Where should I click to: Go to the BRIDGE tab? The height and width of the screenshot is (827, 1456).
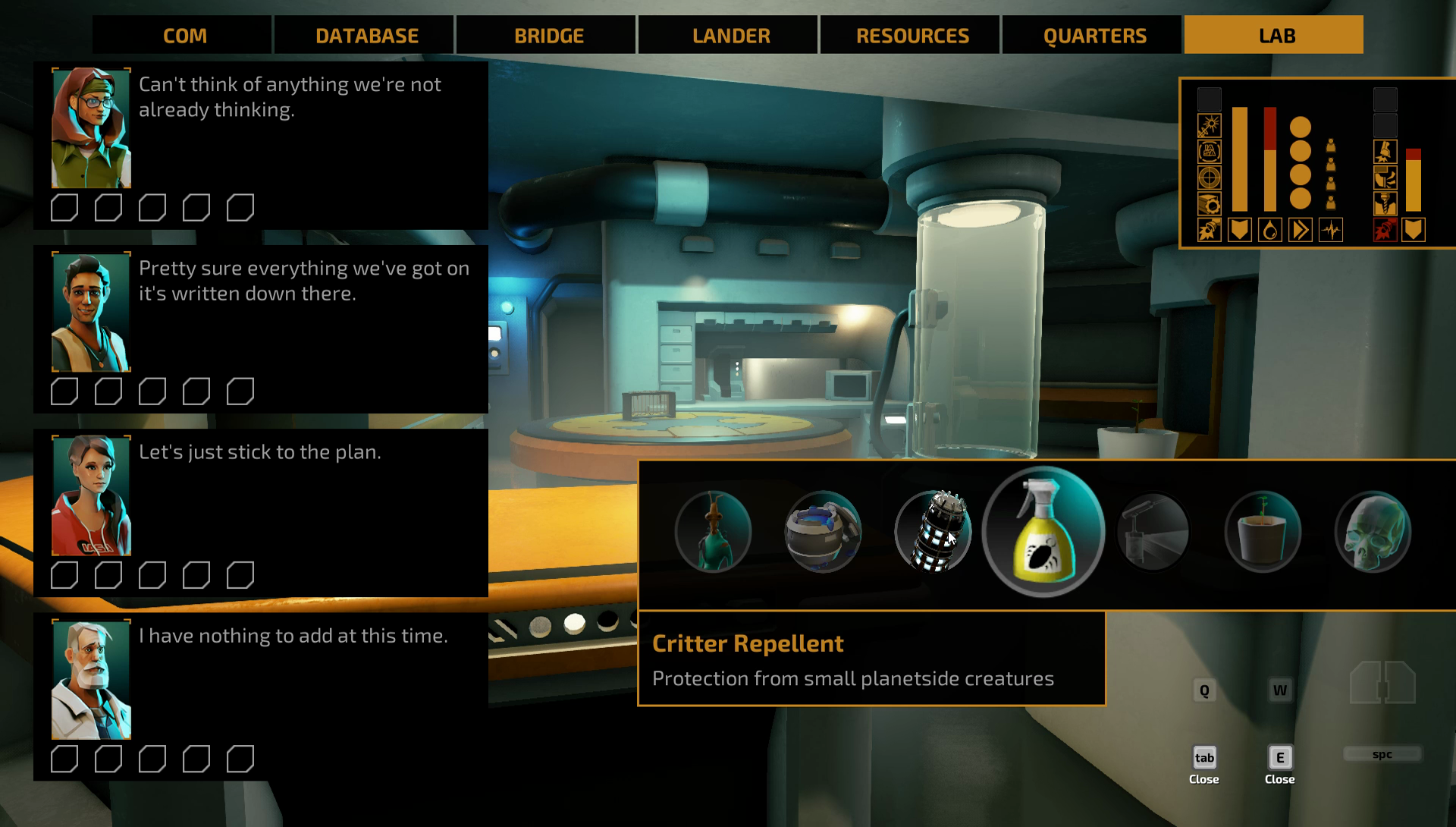pos(549,36)
